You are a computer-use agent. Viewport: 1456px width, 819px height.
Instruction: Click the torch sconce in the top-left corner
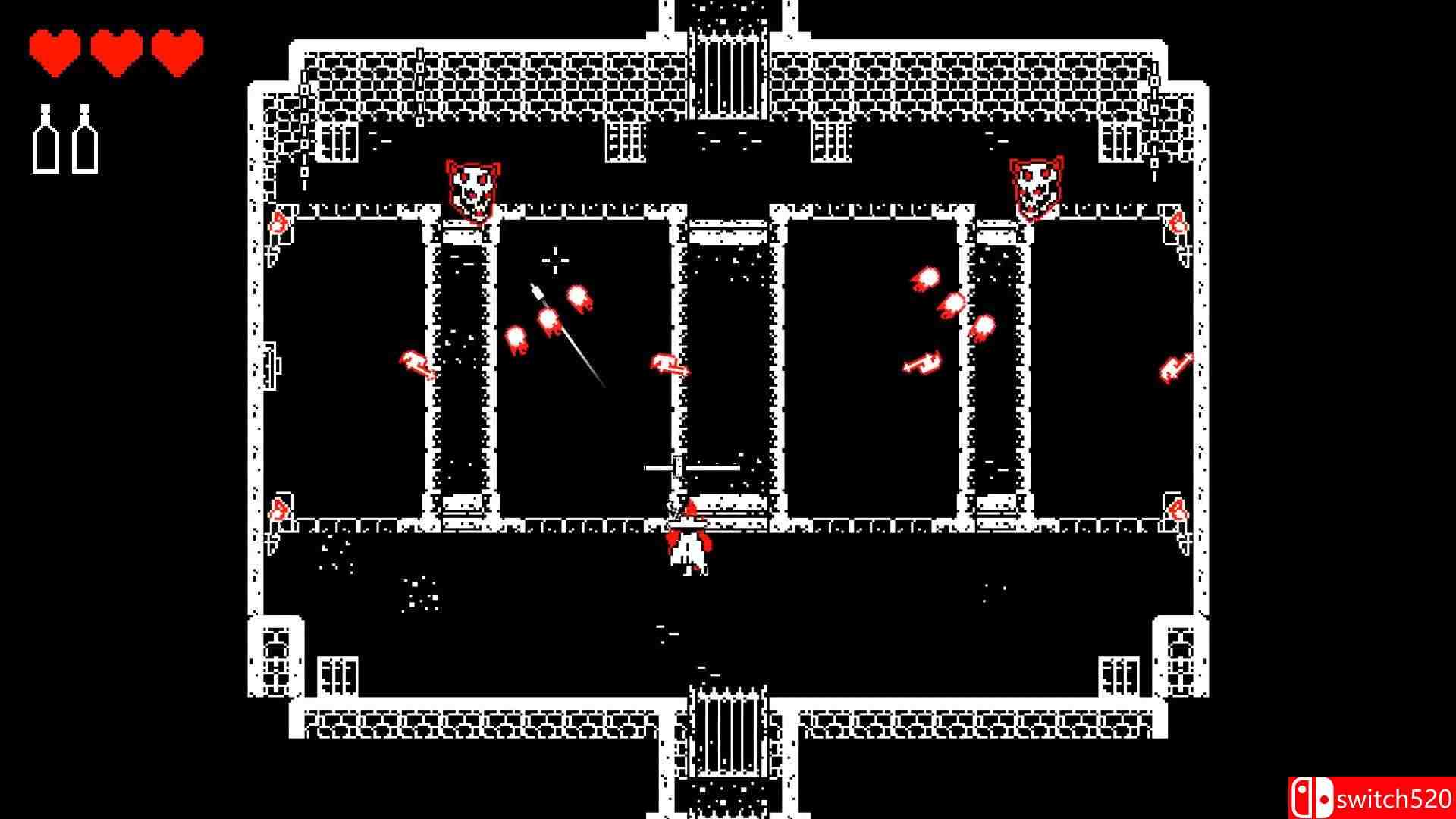(279, 222)
